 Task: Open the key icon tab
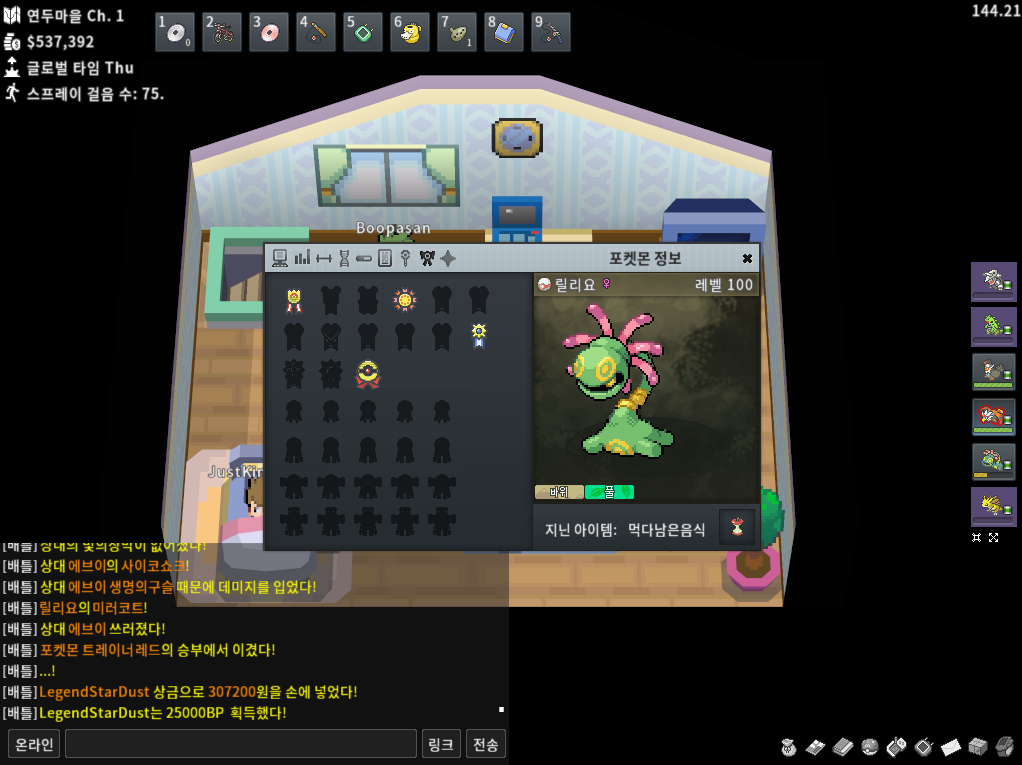pos(406,258)
